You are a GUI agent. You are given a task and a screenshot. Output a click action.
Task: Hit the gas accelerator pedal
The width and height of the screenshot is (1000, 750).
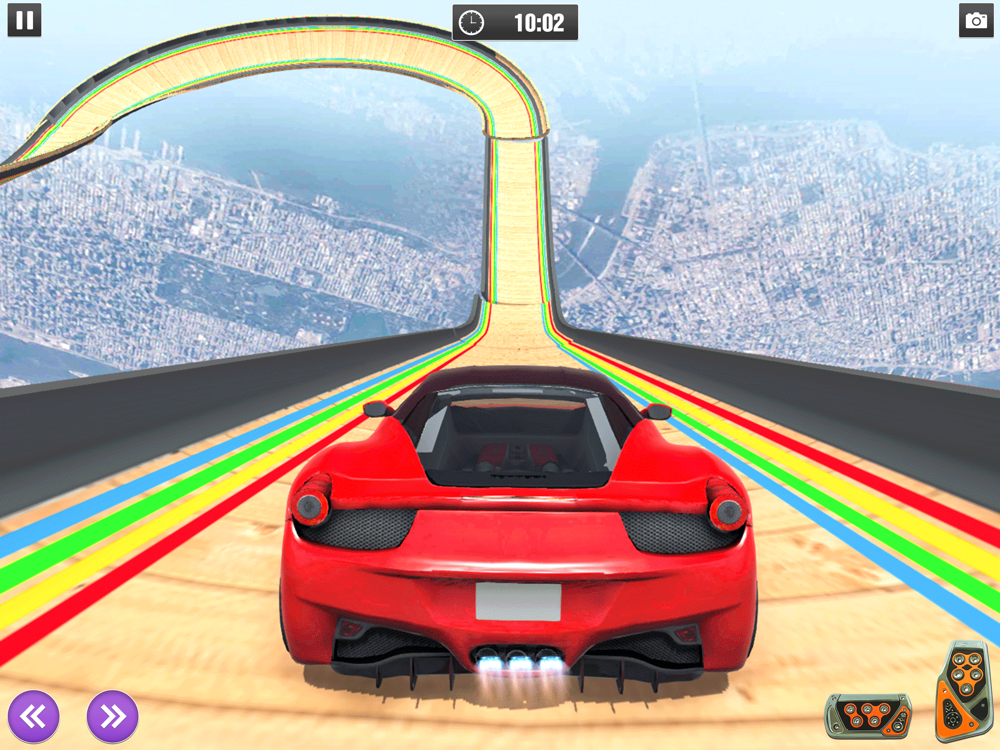(x=959, y=692)
